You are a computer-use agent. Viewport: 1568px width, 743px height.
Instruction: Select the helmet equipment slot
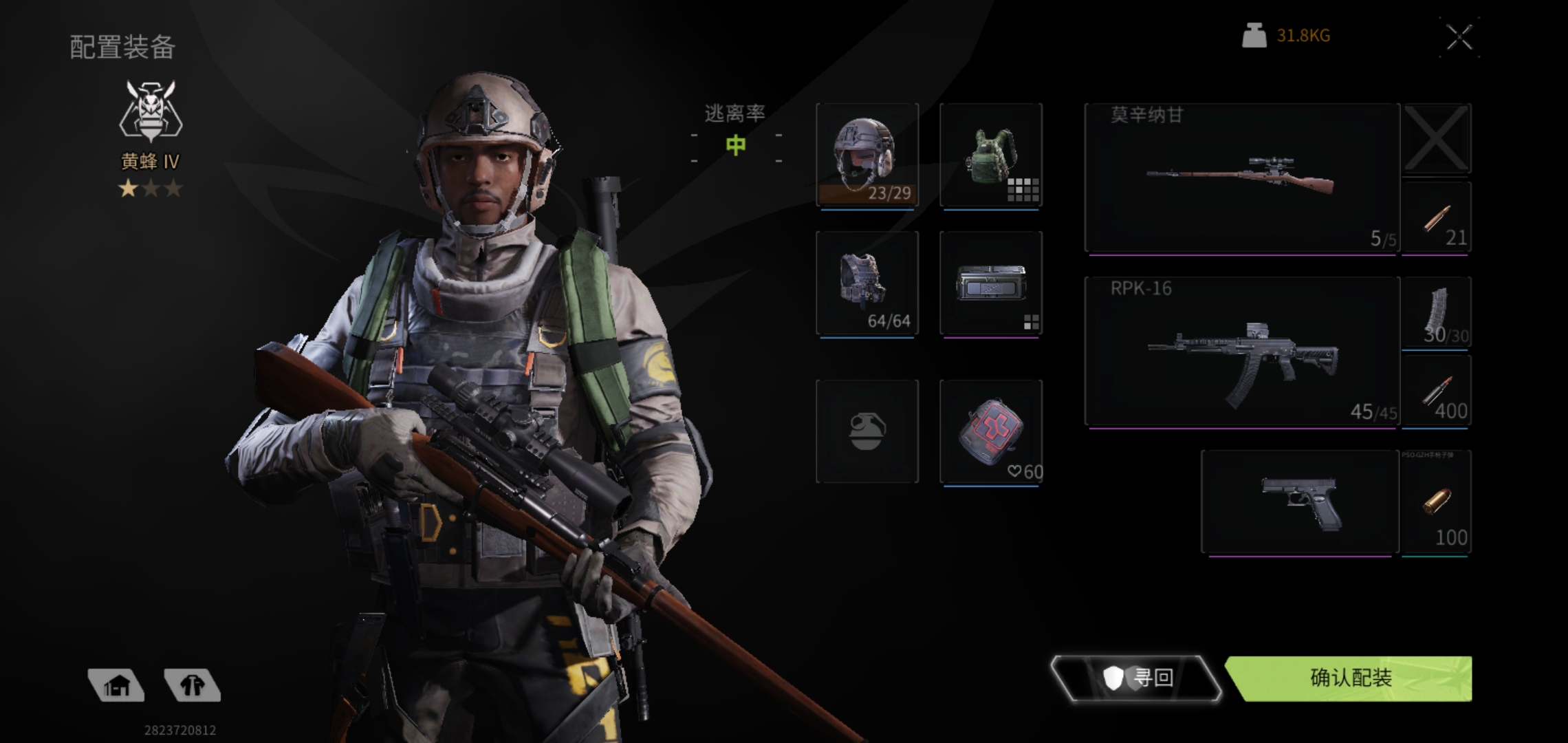click(x=867, y=155)
